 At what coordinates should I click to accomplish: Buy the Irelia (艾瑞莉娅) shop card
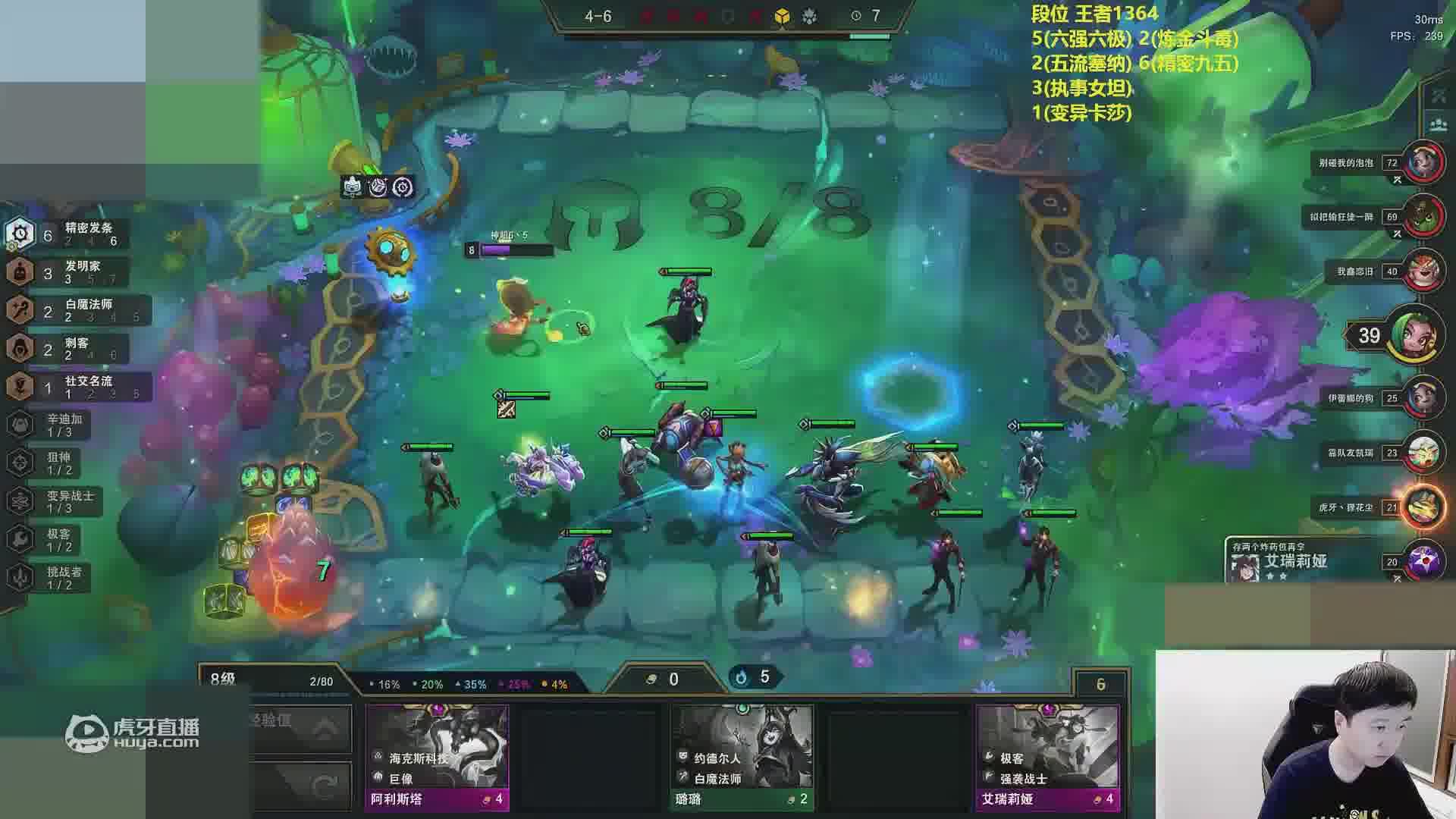coord(1048,757)
